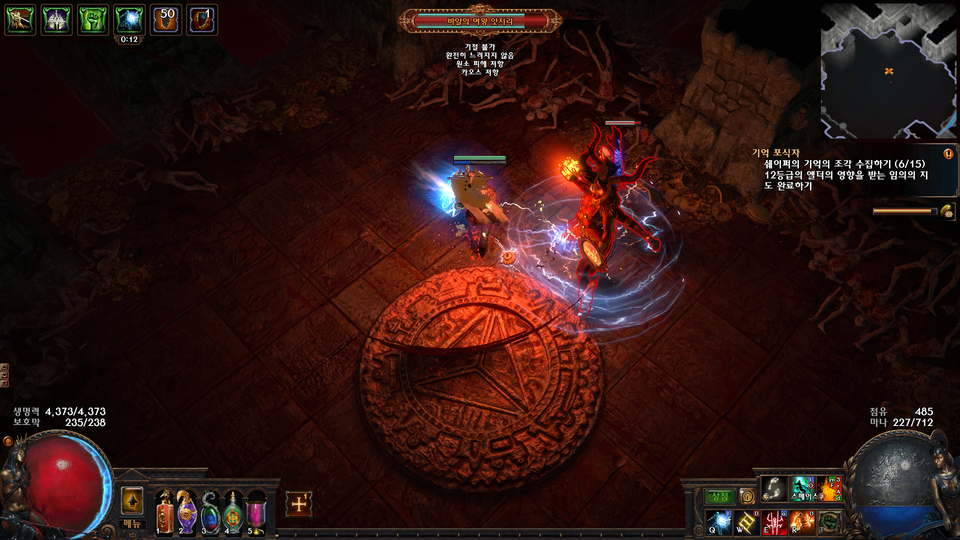Activate the green fist skill bound to T

pos(830,522)
